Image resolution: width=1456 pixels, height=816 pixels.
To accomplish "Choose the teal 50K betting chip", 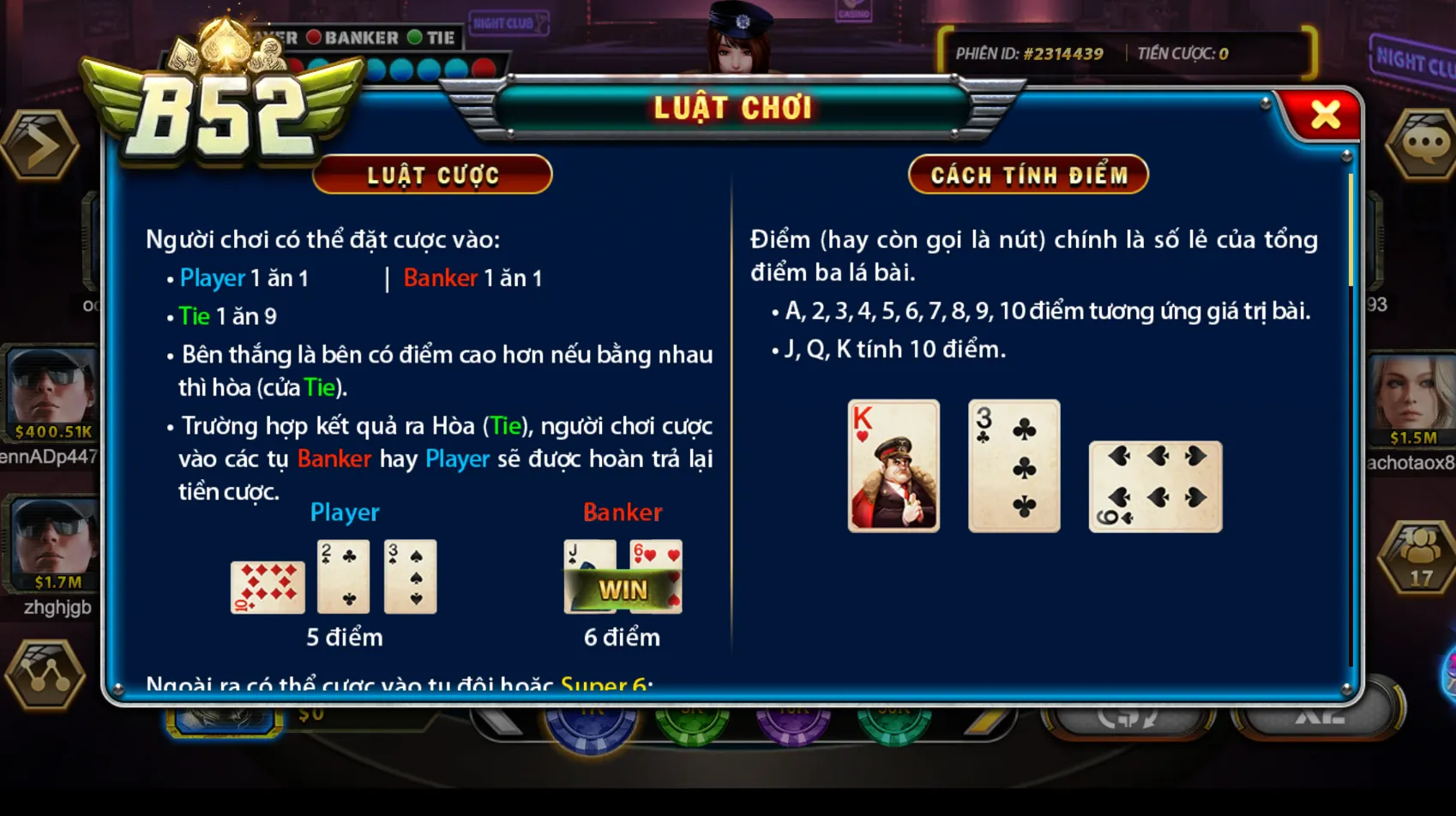I will click(x=892, y=723).
